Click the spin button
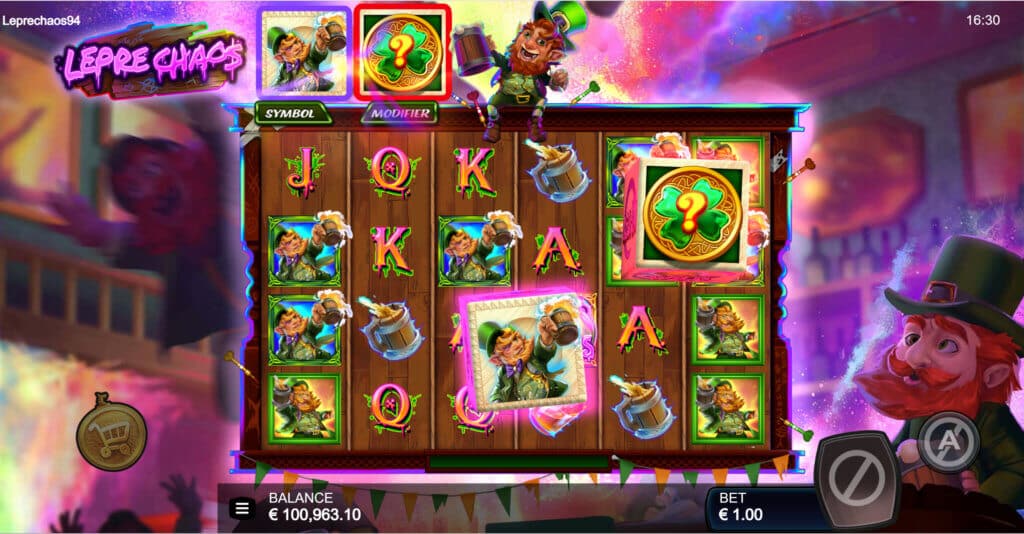 coord(856,480)
